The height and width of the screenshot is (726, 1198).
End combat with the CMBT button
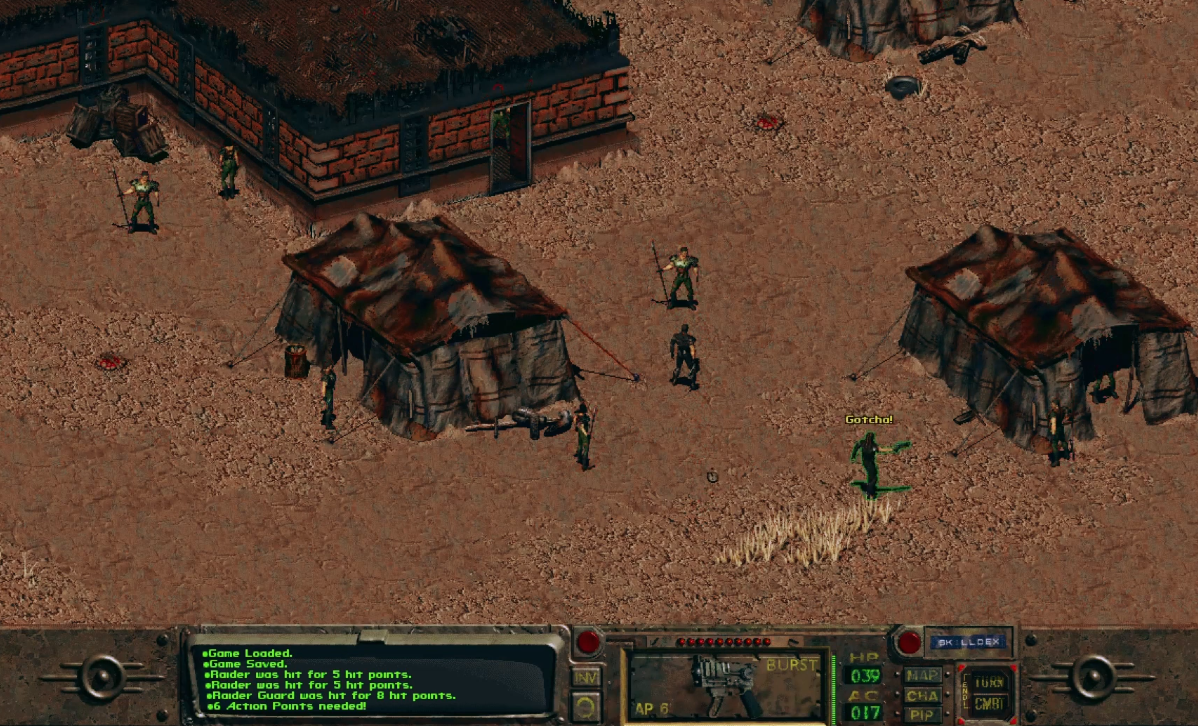point(989,704)
